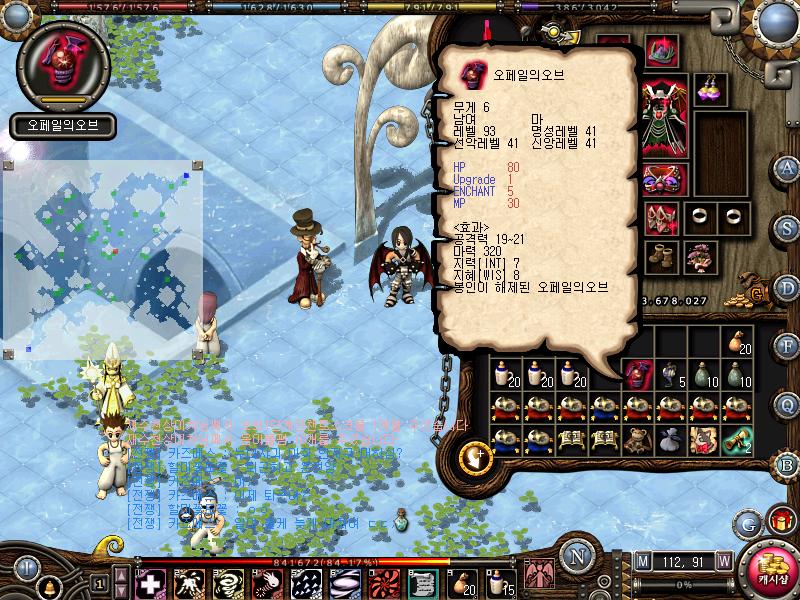Image resolution: width=800 pixels, height=600 pixels.
Task: Click the round F side button
Action: pos(787,345)
